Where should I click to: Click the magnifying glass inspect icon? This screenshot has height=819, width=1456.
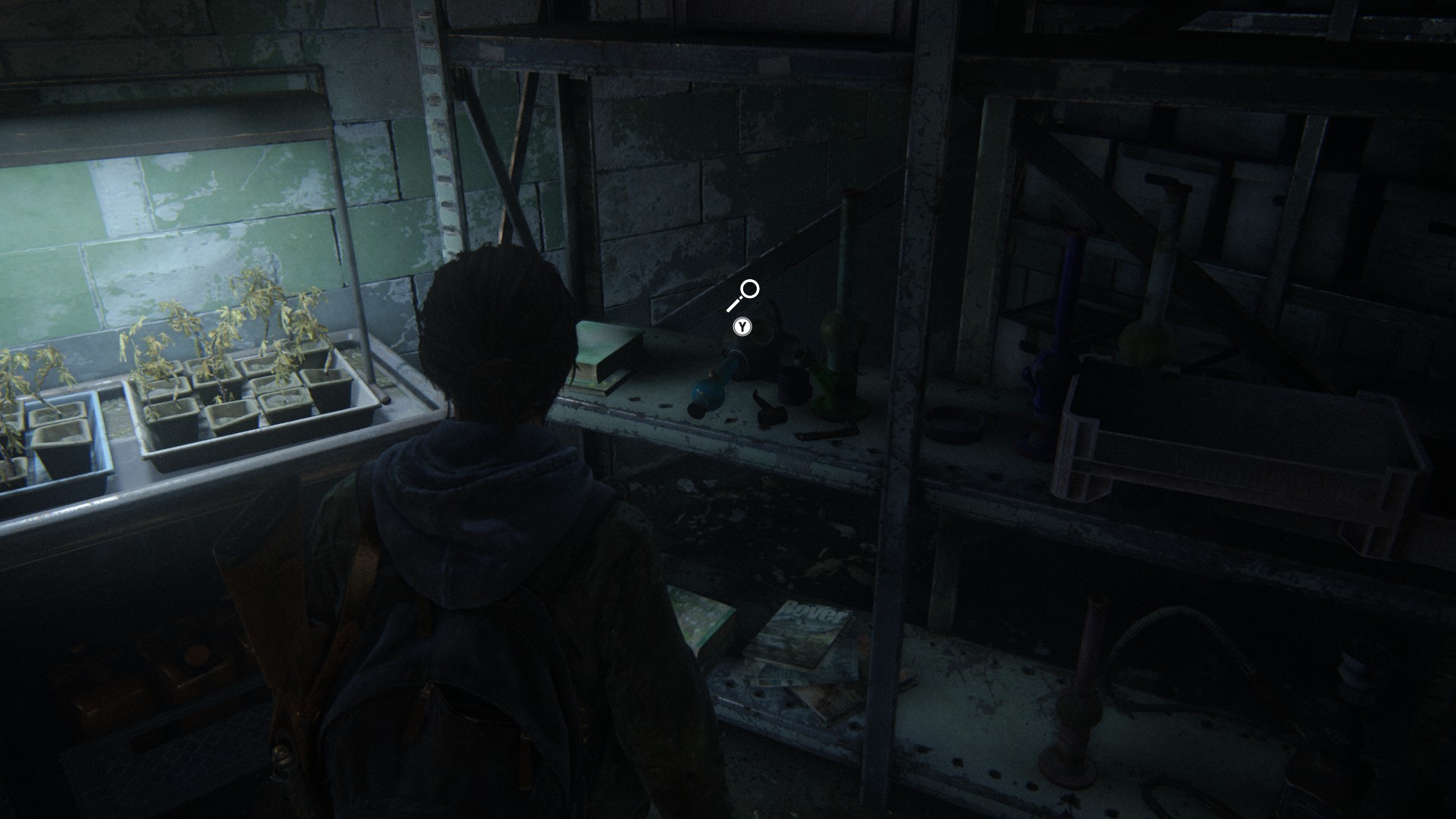(744, 294)
